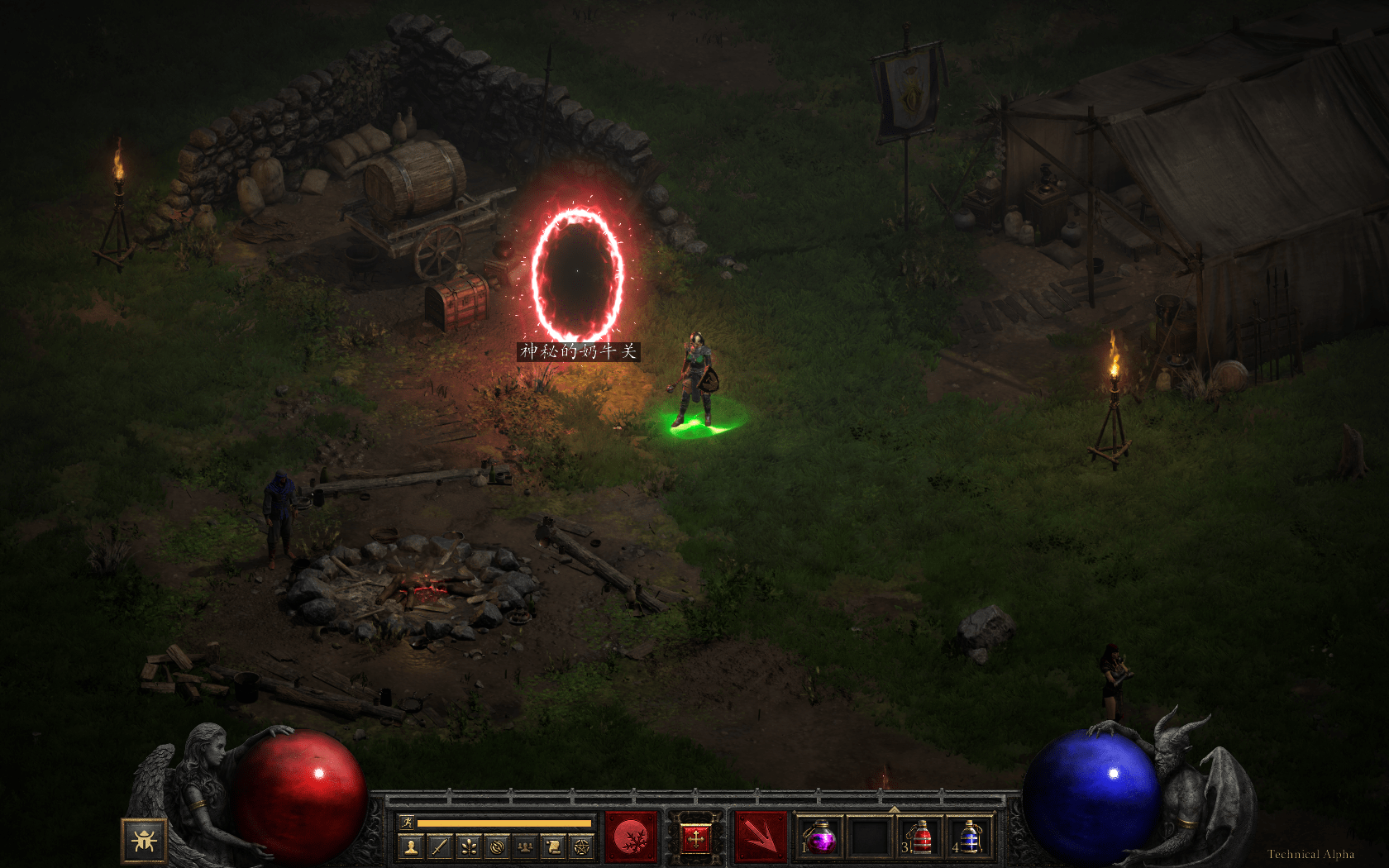1389x868 pixels.
Task: Select the red arrow right skill
Action: click(x=761, y=838)
